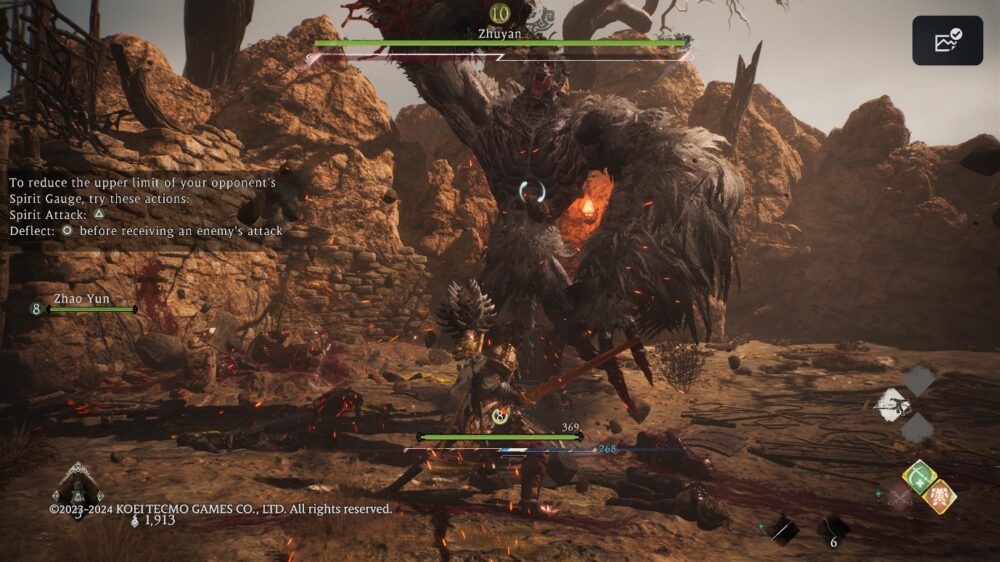Click the chart icon in the top-right overlay
The image size is (1000, 562).
tap(947, 41)
